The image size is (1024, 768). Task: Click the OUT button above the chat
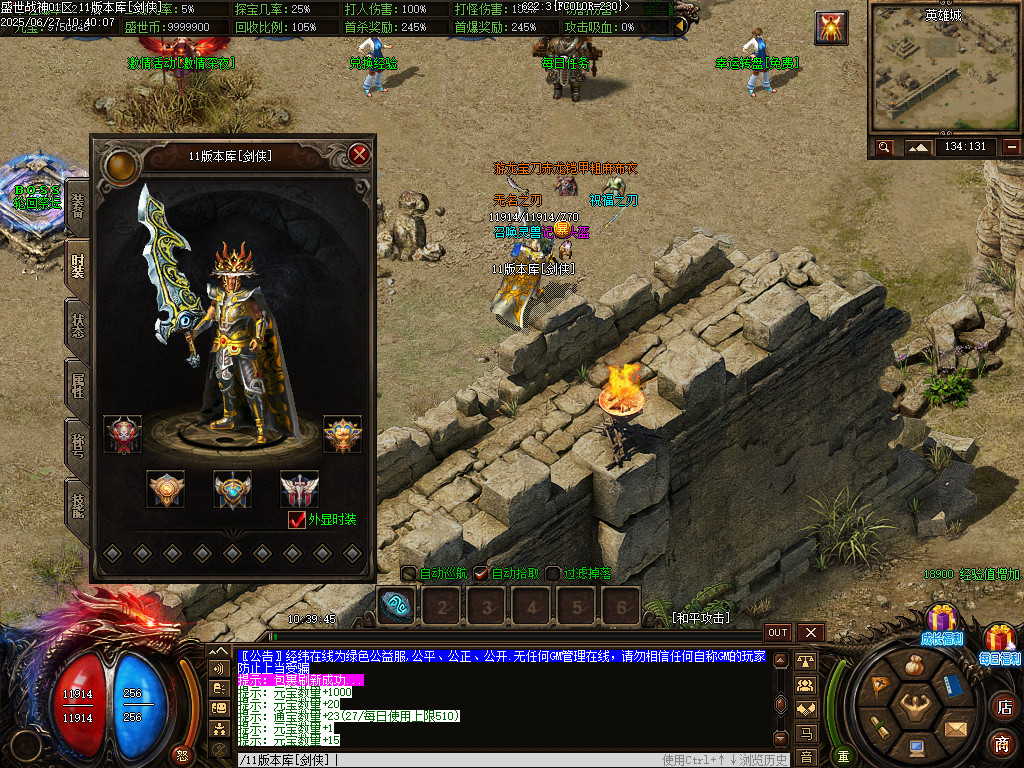pos(778,633)
